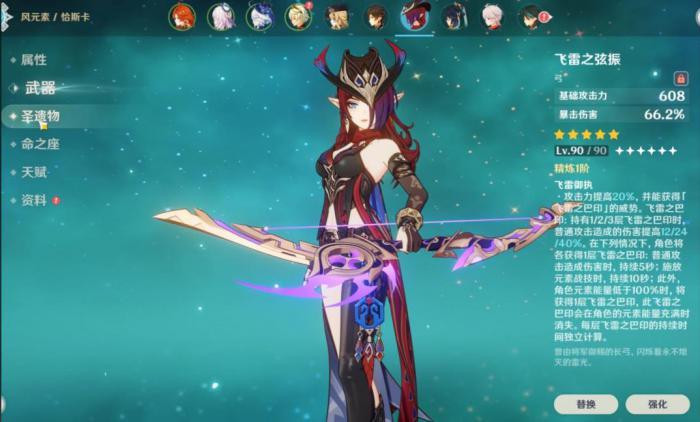The image size is (700, 422).
Task: Choose the dark blue-haired character portrait
Action: 453,16
